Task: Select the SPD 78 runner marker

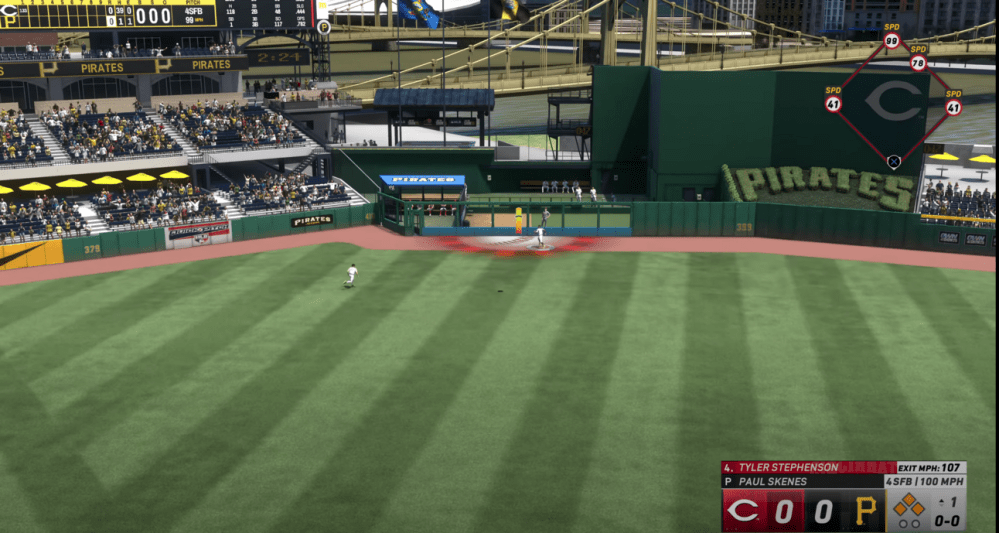Action: click(918, 62)
